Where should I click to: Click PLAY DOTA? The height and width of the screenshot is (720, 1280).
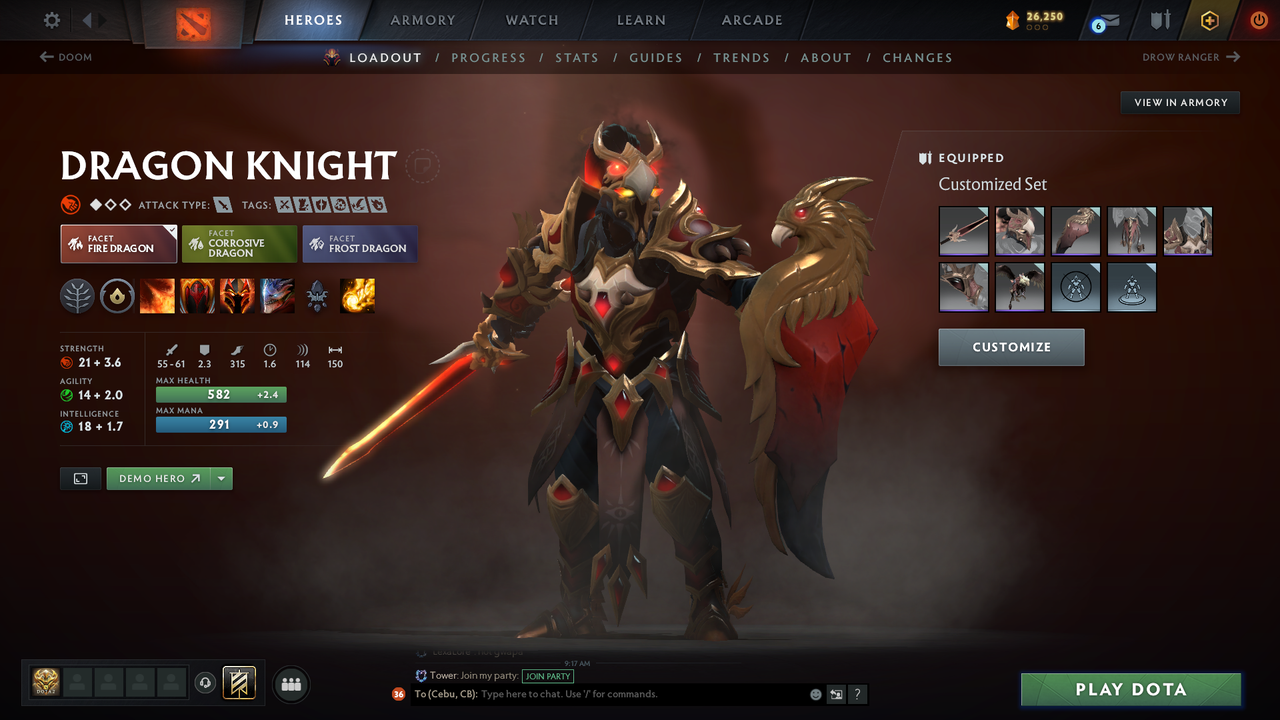[x=1130, y=689]
